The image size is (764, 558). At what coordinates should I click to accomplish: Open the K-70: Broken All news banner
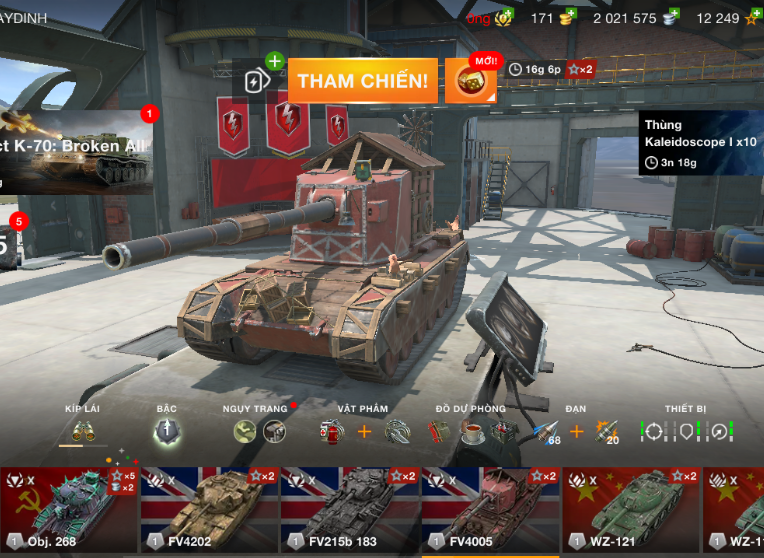pyautogui.click(x=77, y=150)
